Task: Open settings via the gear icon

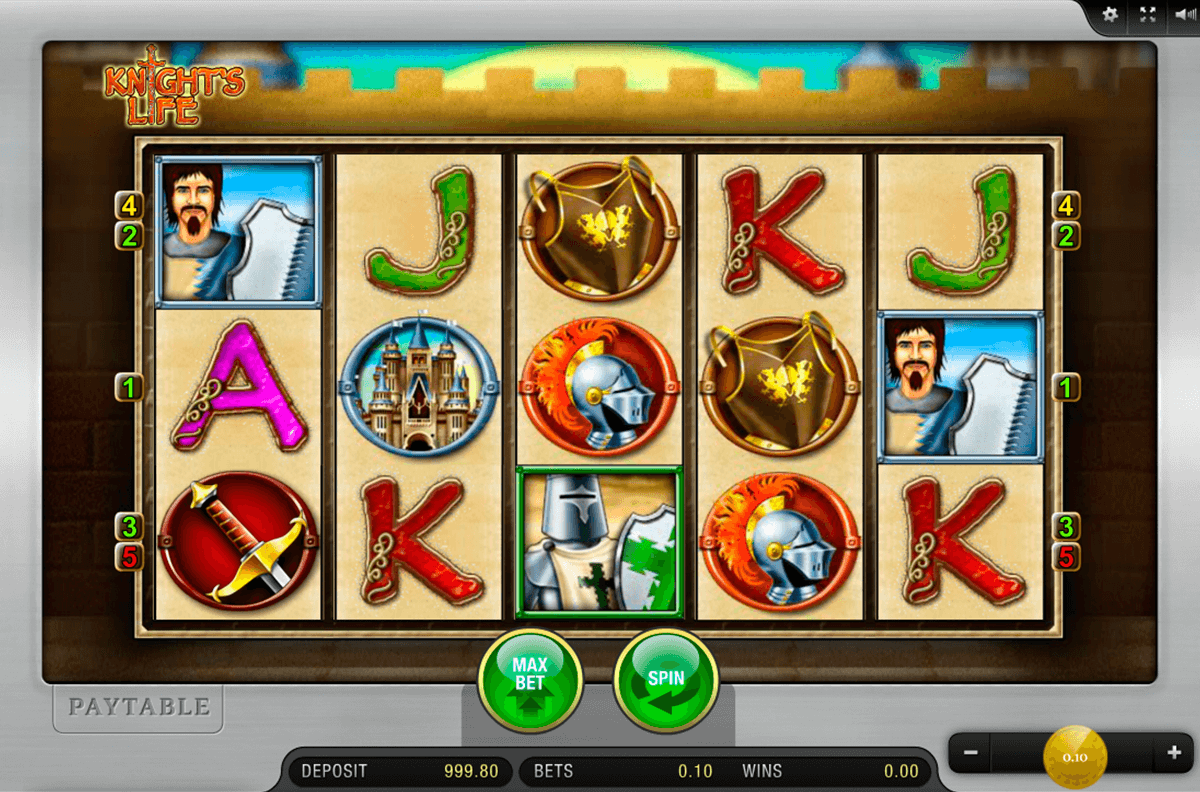Action: point(1110,15)
